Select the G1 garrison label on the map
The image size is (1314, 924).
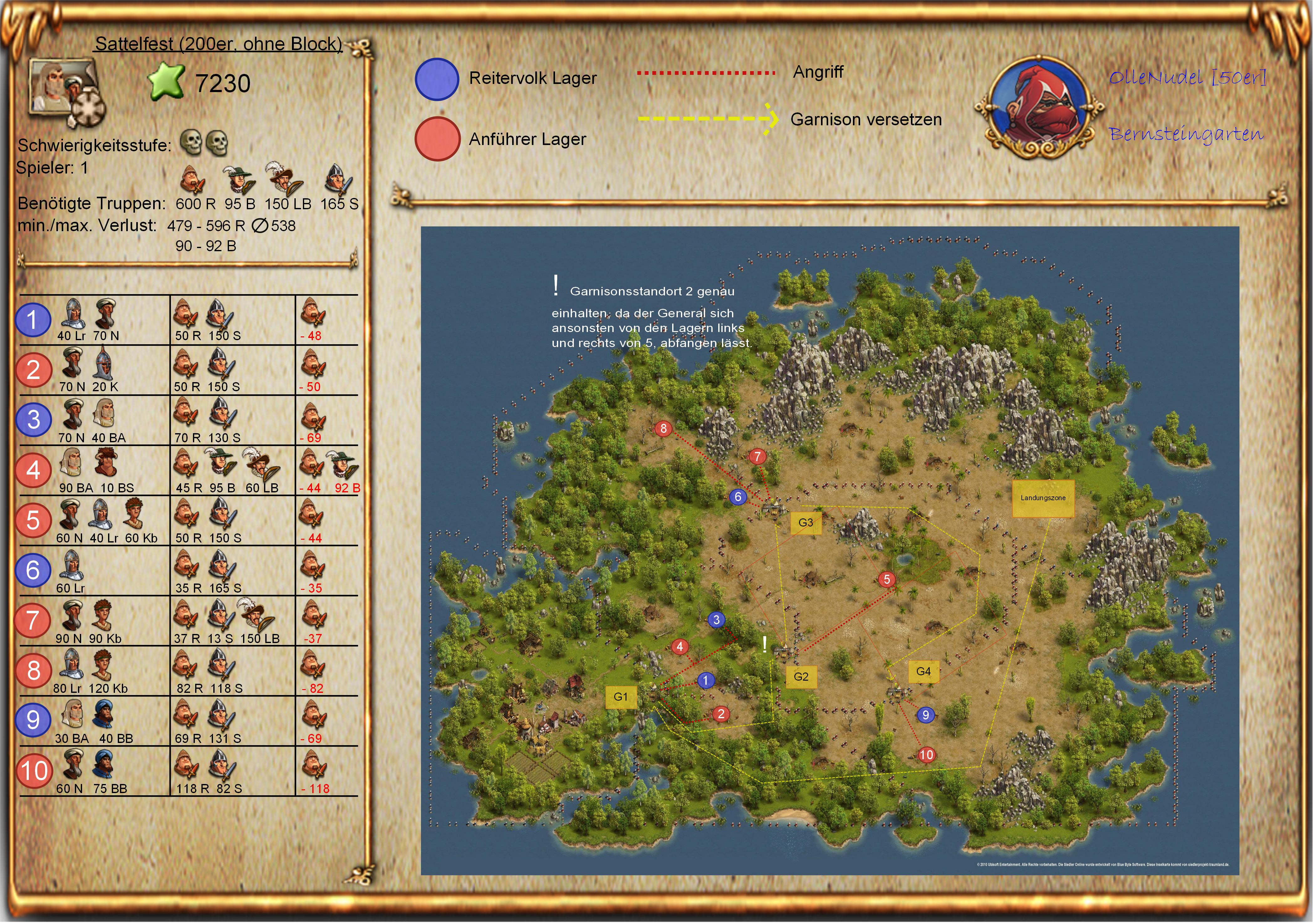pos(621,698)
